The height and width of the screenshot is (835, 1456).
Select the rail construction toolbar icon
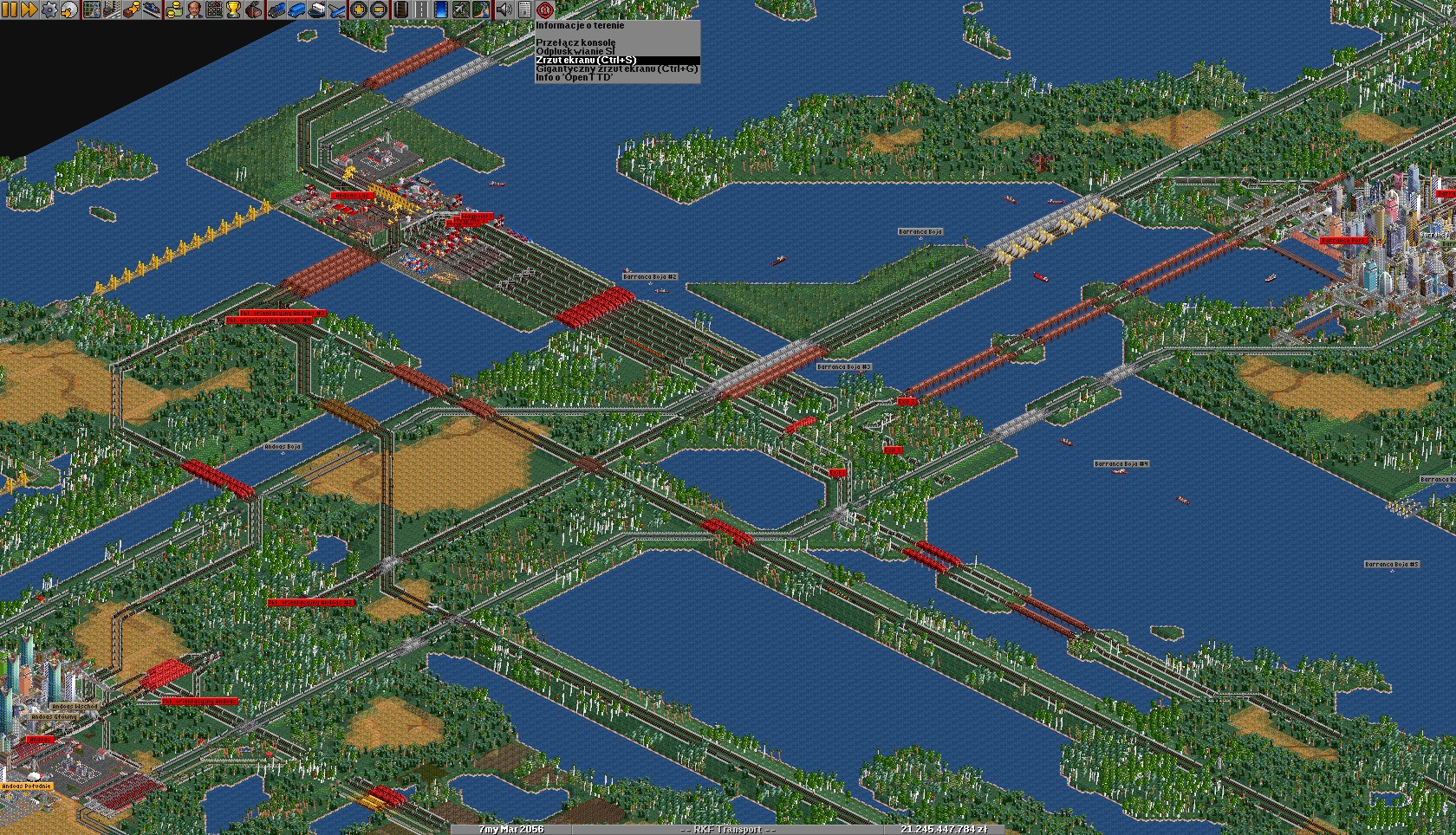click(400, 10)
